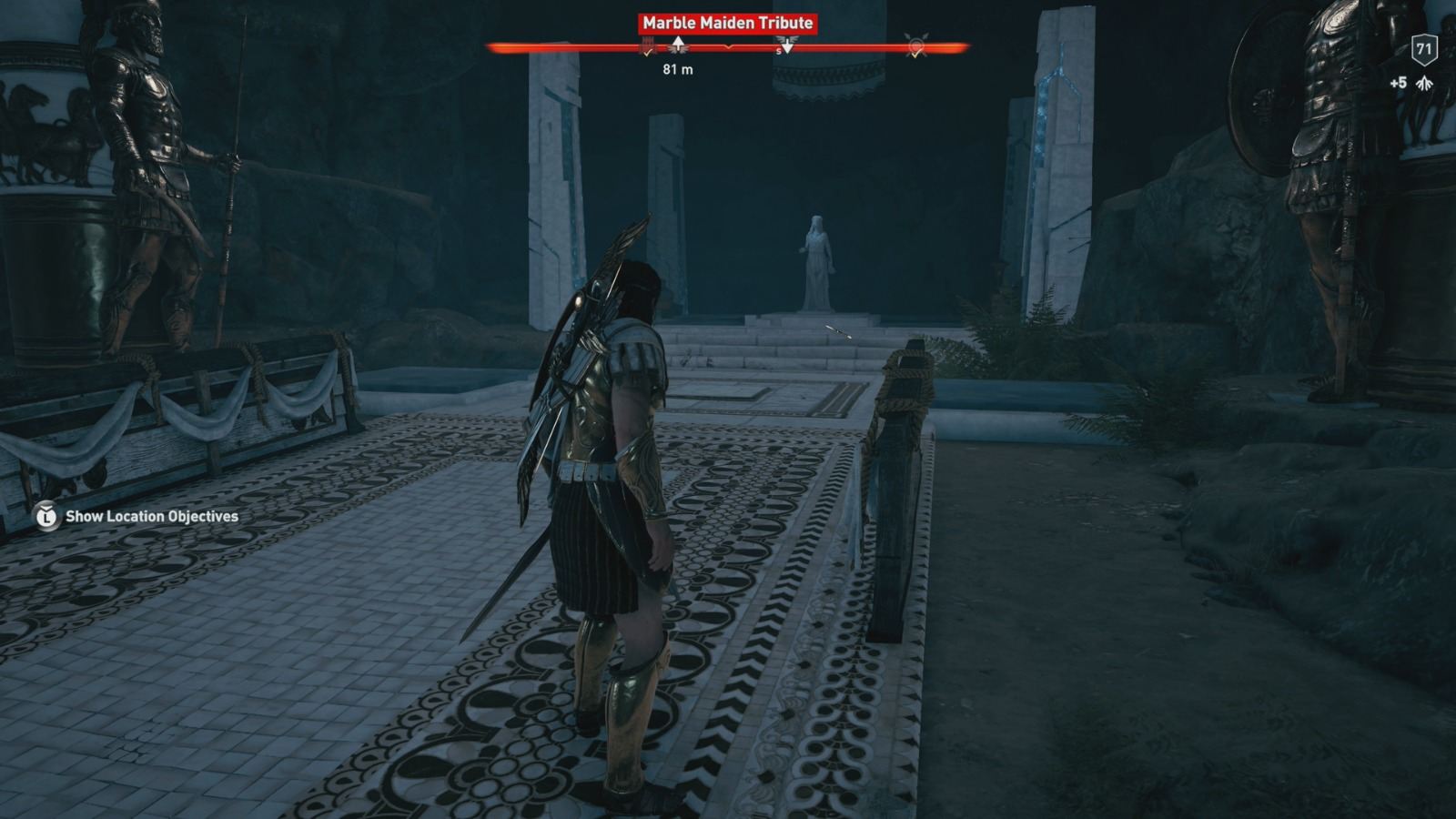The image size is (1456, 819).
Task: Open the quest marker dropdown arrow
Action: [x=788, y=45]
